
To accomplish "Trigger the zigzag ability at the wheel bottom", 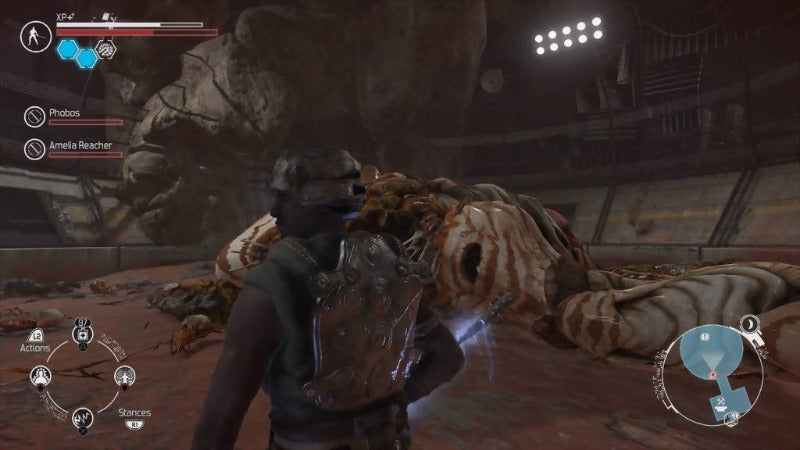I will (82, 417).
